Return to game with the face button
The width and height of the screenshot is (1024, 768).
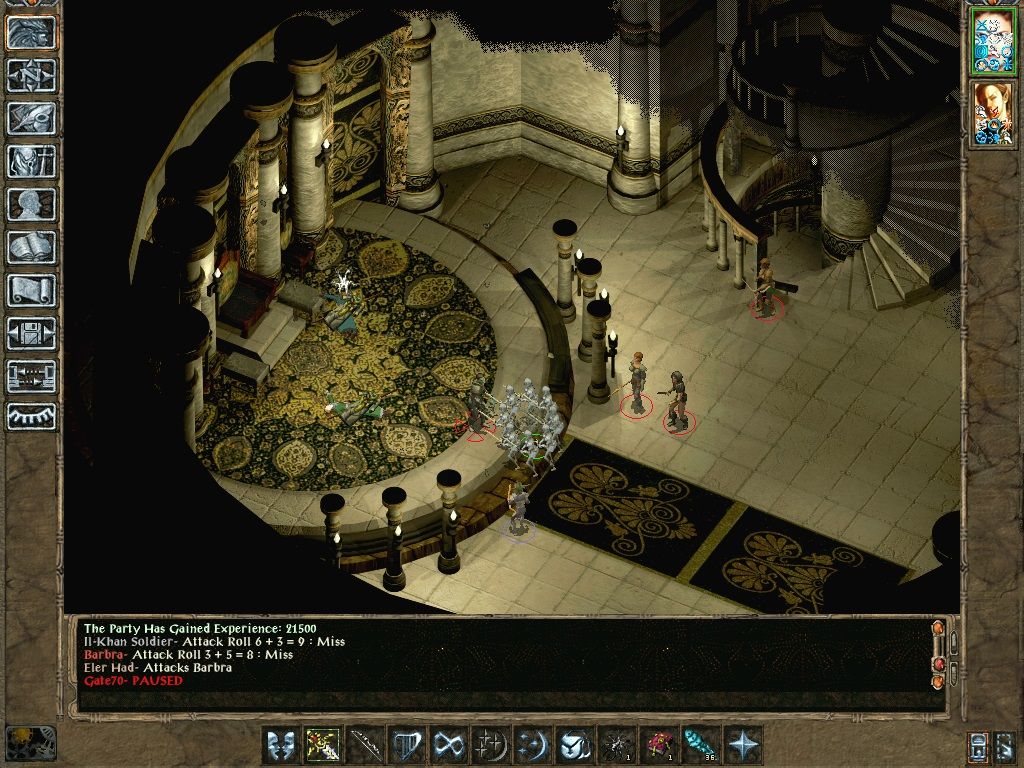pos(31,33)
